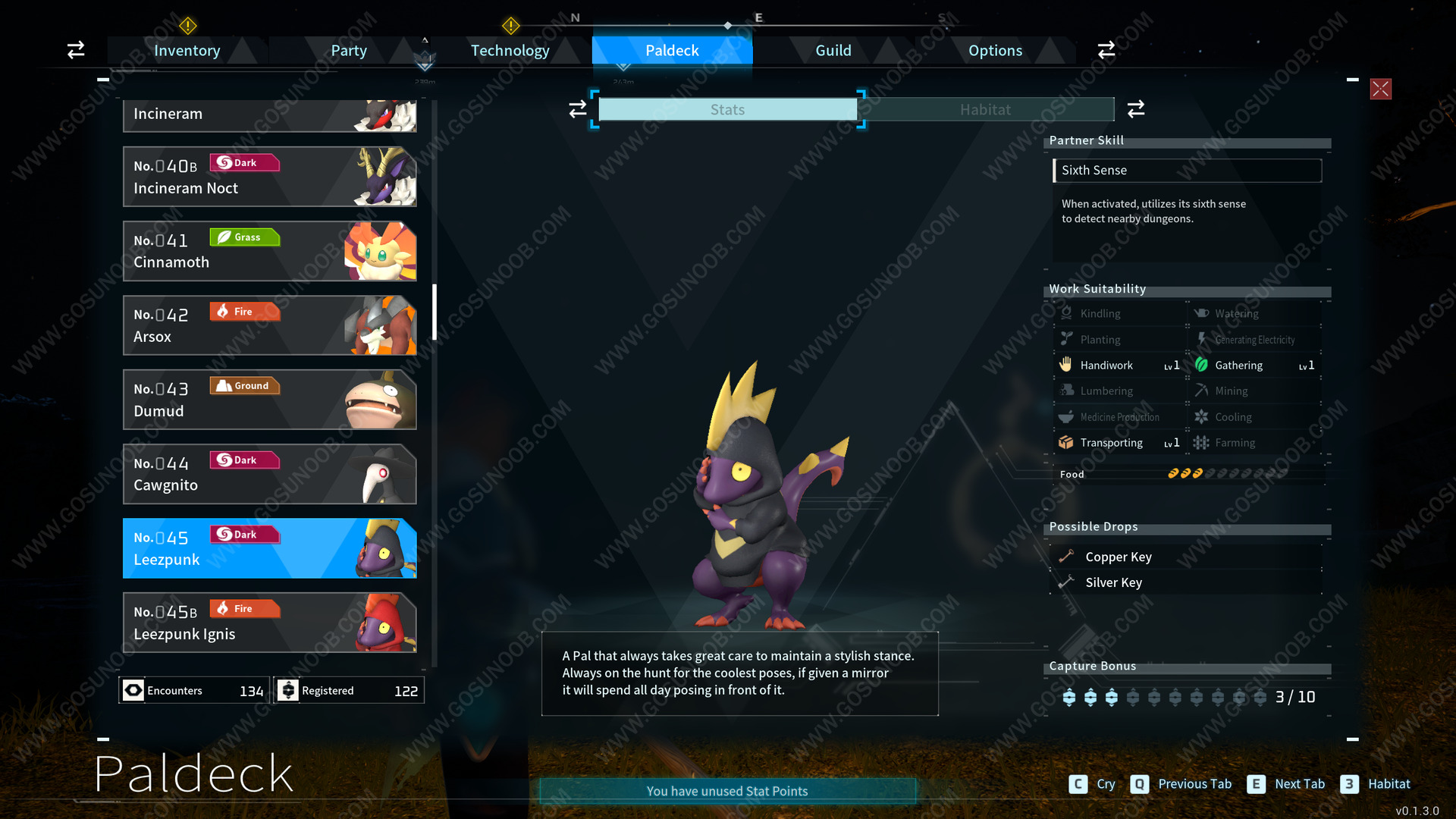Click the highlighted Leezpunk entry

[269, 548]
